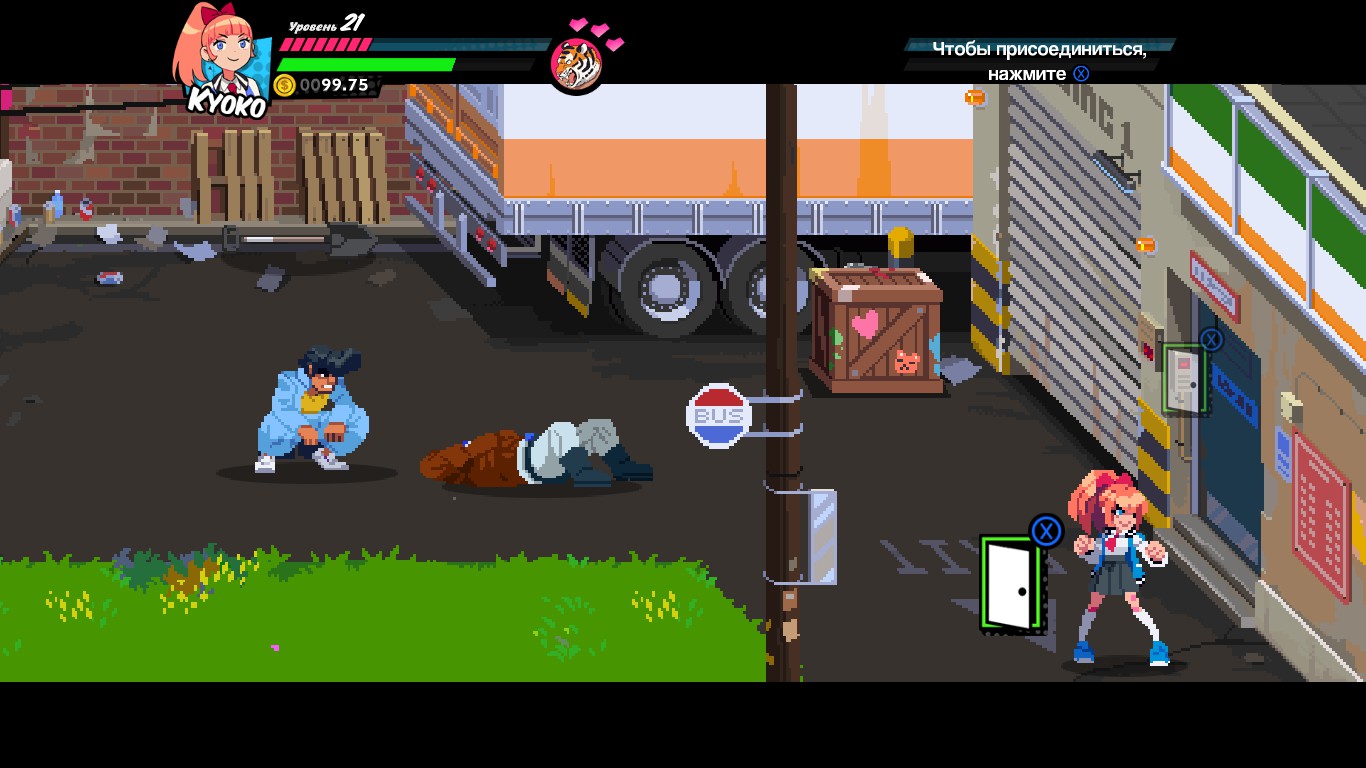Click Kyoko's character portrait
The height and width of the screenshot is (768, 1366).
(x=222, y=55)
